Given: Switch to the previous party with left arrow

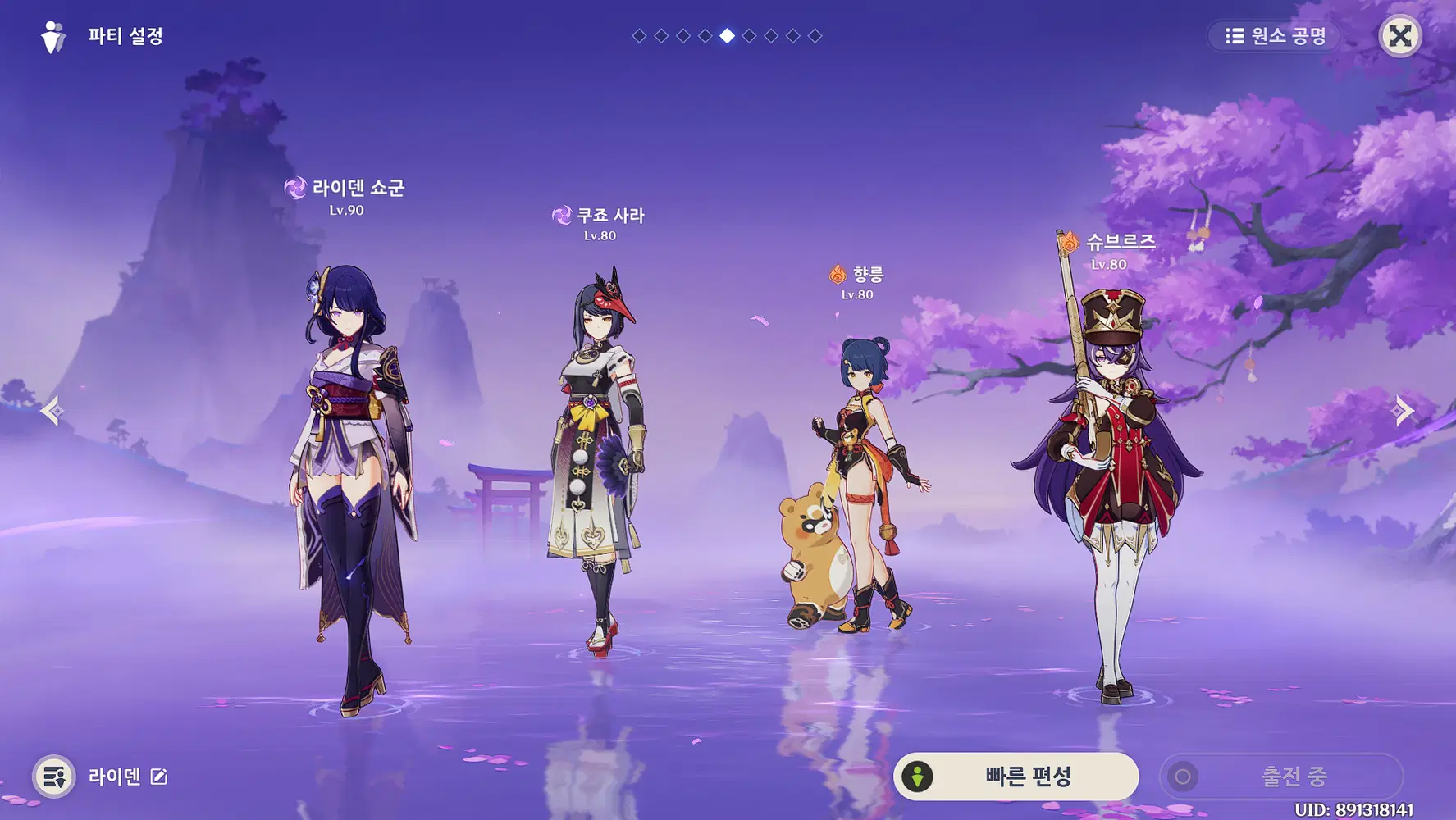Looking at the screenshot, I should coord(52,410).
